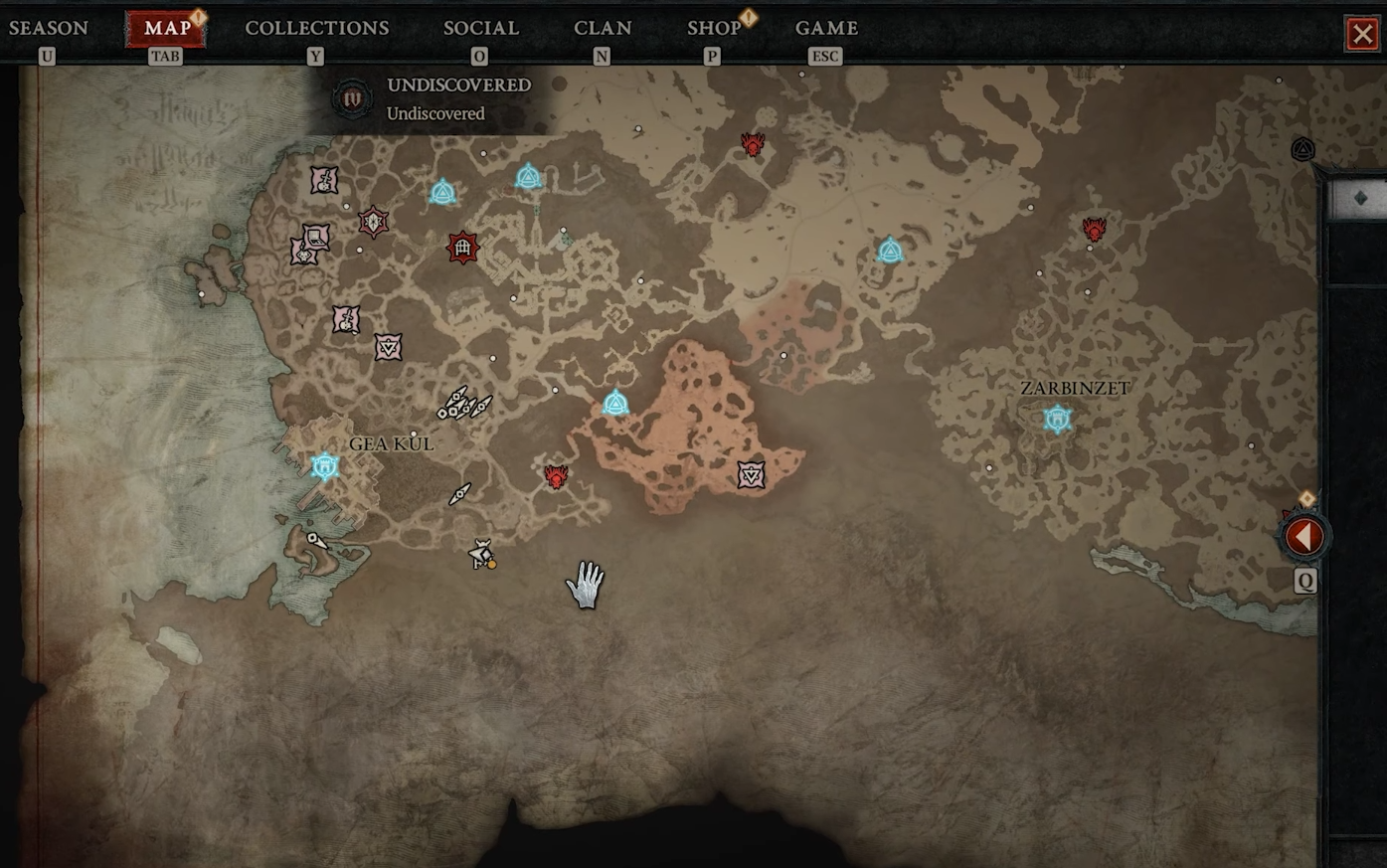Select the red stronghold skull icon southeast of Gea Kul

coord(555,477)
